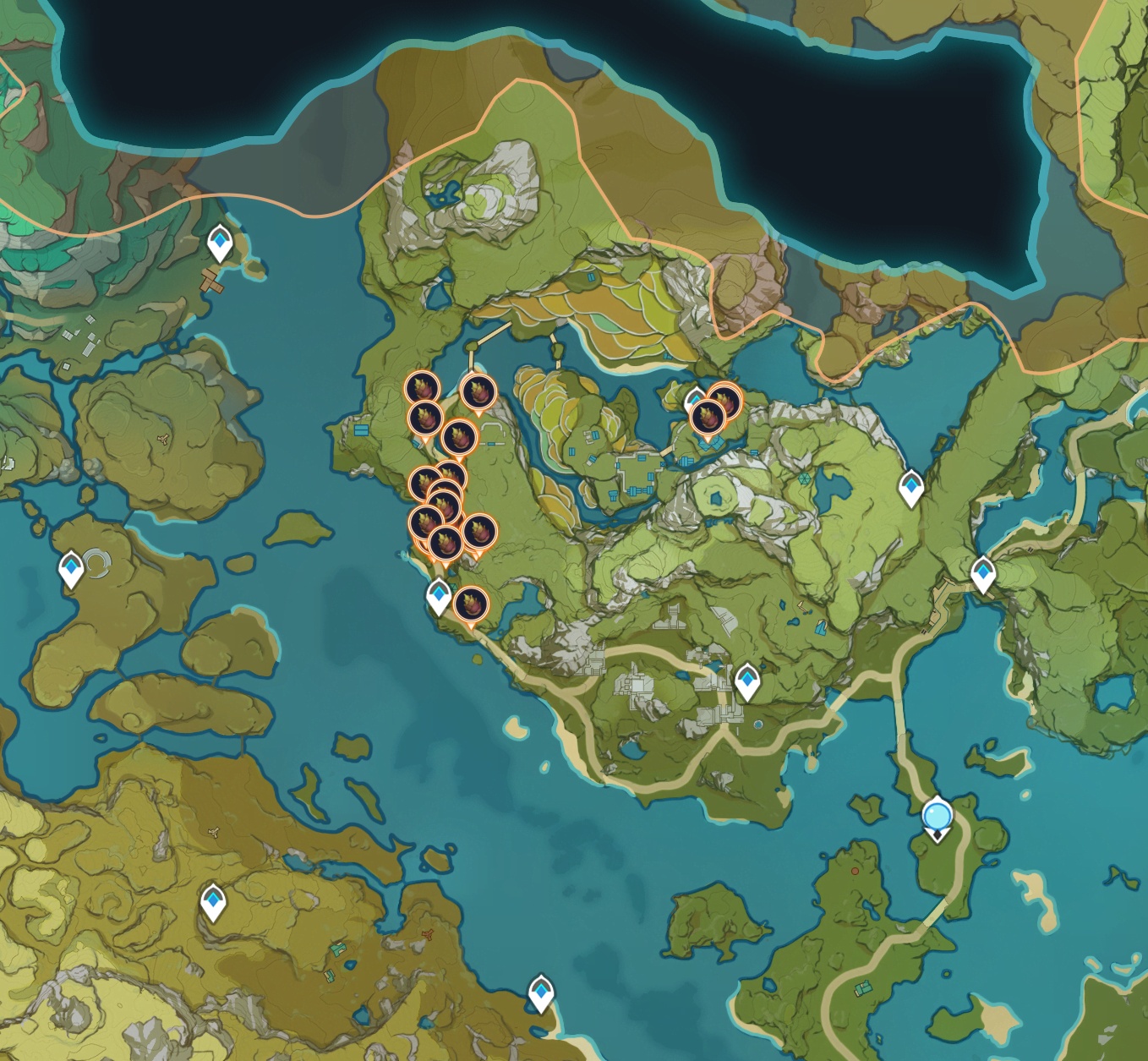Choose the waypoint next to the circular ruin
Viewport: 1148px width, 1061px height.
(x=72, y=569)
